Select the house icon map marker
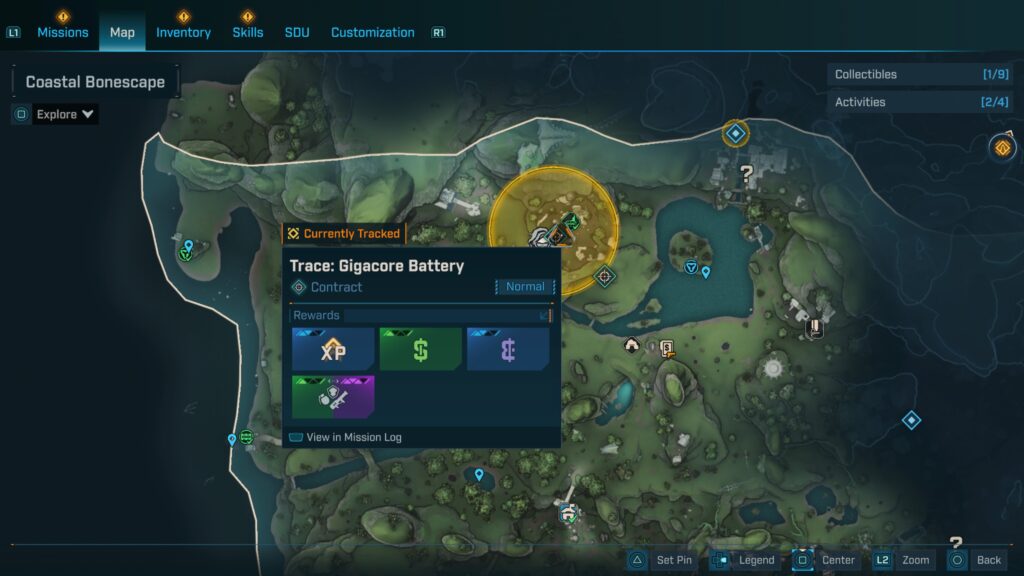The height and width of the screenshot is (576, 1024). pos(632,345)
